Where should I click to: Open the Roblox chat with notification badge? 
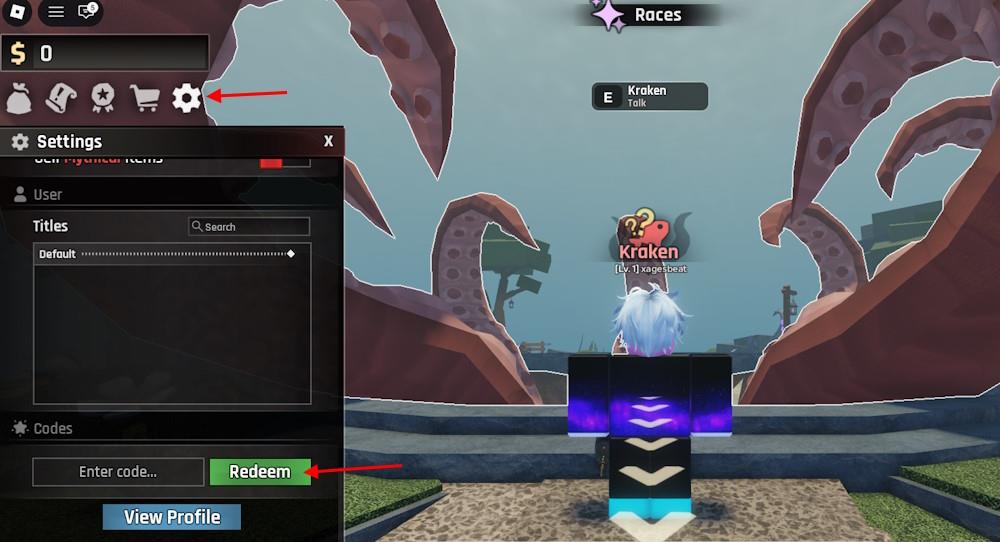tap(87, 12)
